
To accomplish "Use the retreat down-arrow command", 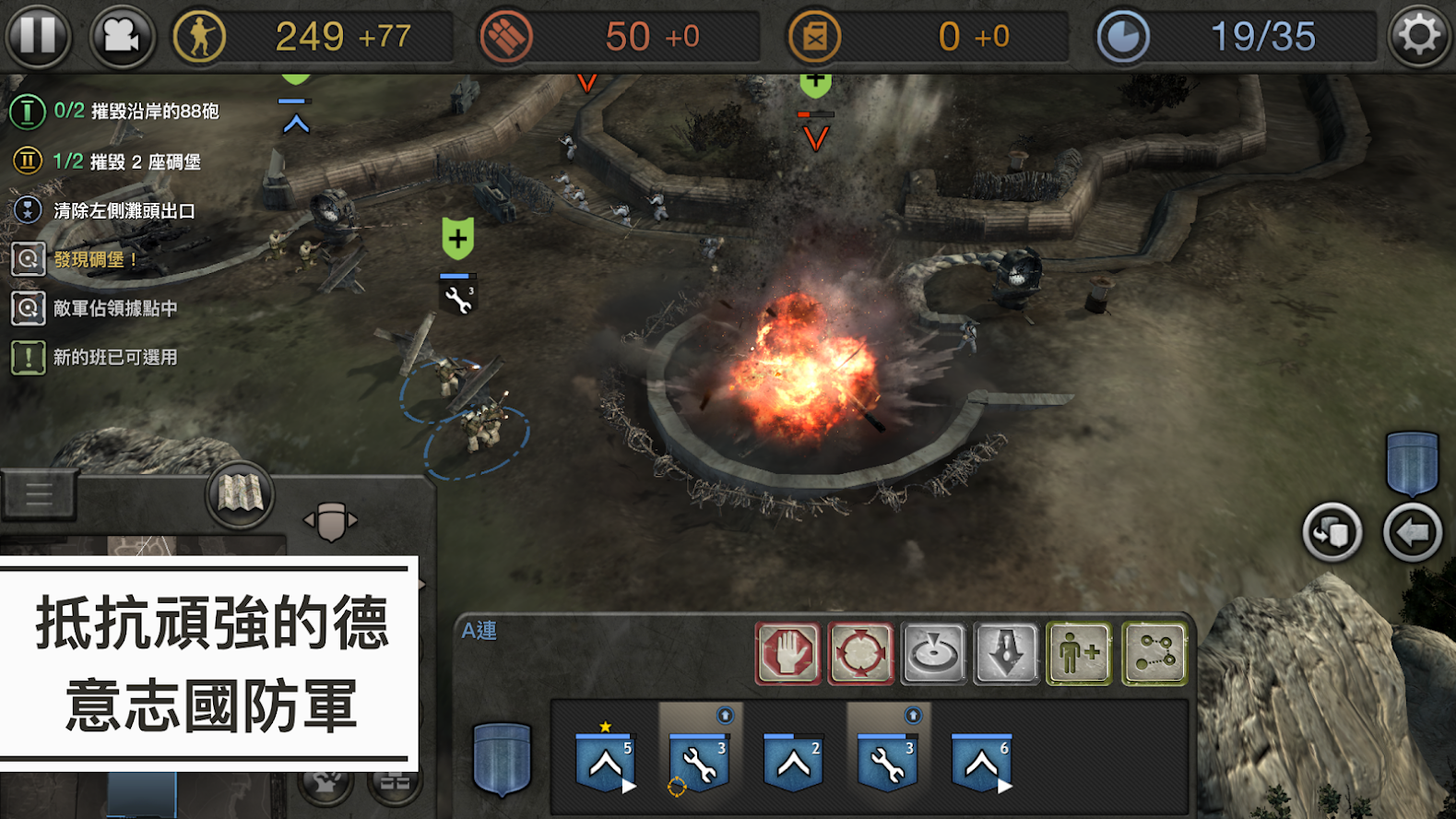I will click(x=1006, y=654).
